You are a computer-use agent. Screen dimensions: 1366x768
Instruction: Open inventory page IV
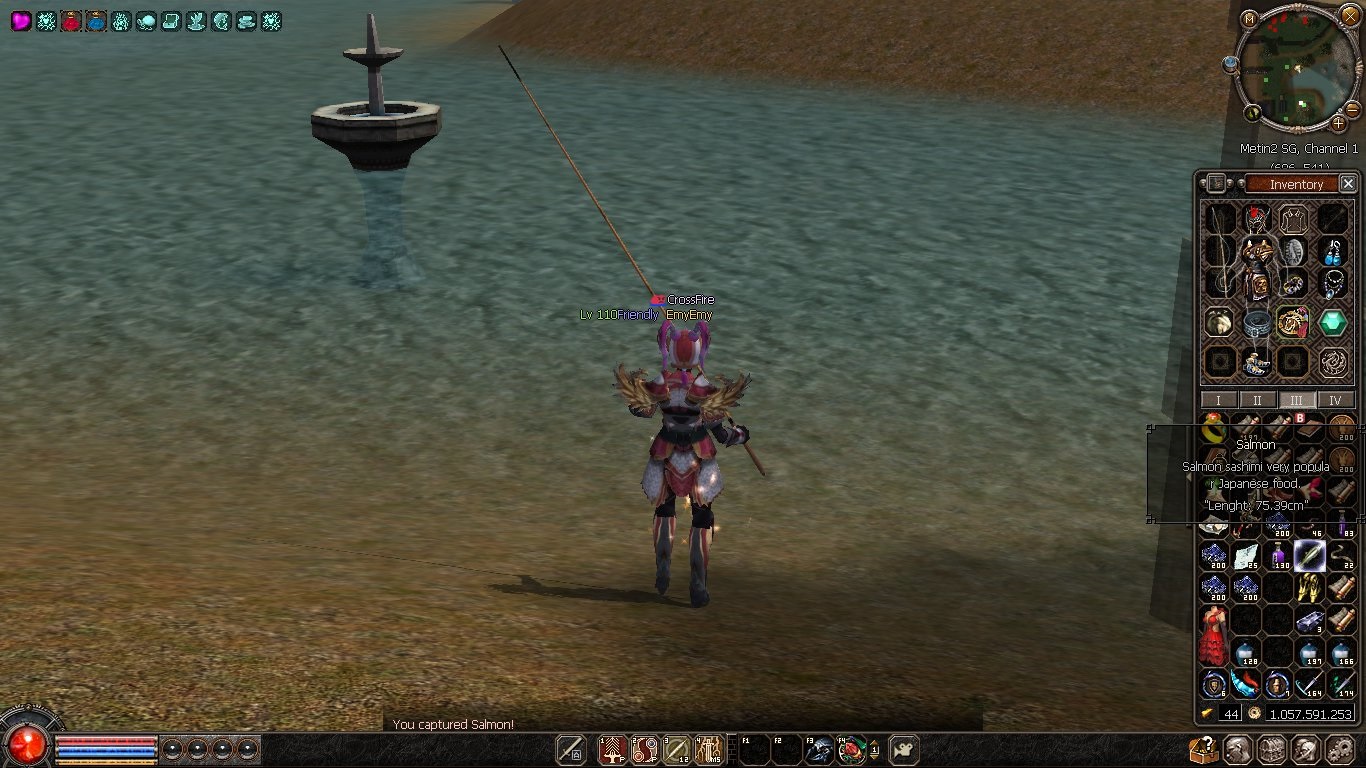[1335, 400]
